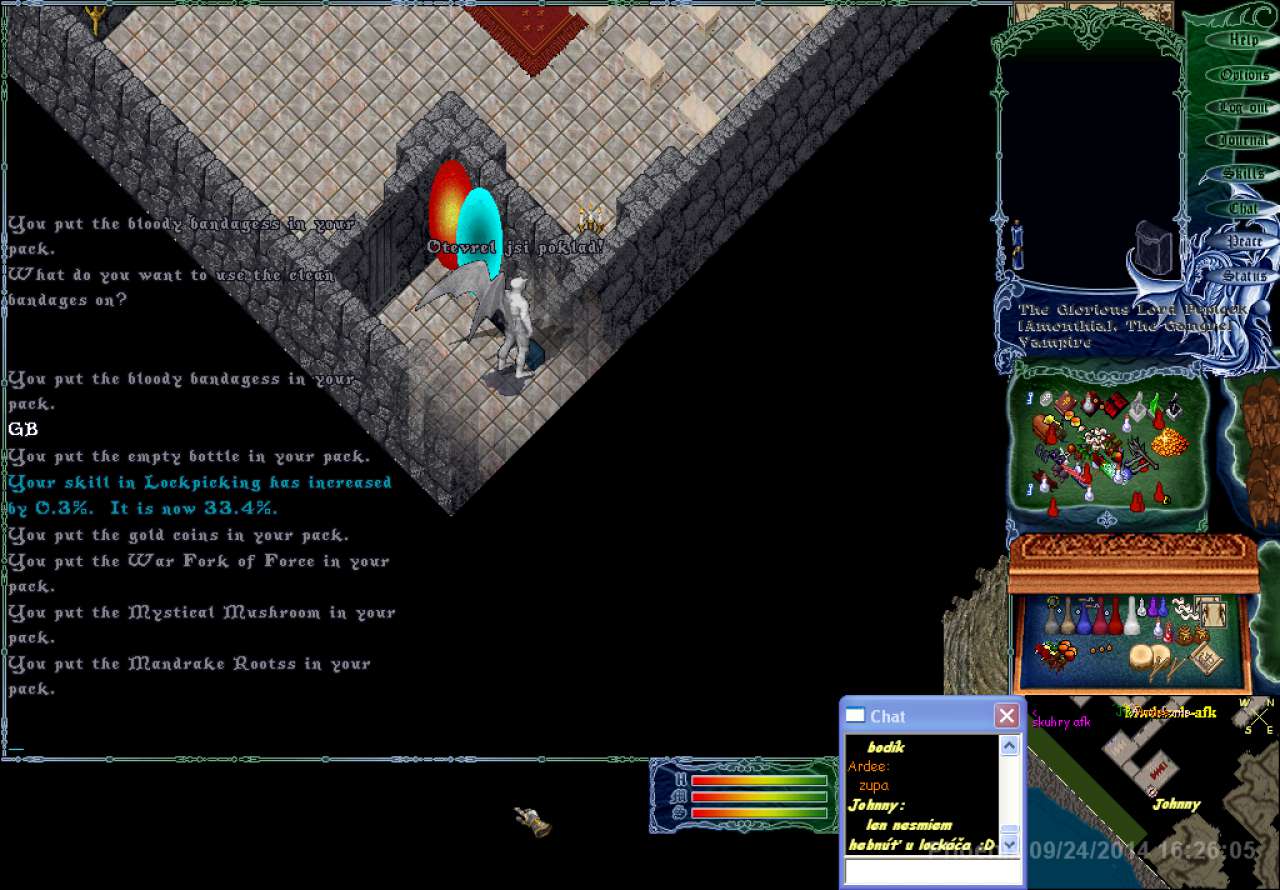Click the chat scrollbar up arrow
The image size is (1280, 890).
[1009, 746]
